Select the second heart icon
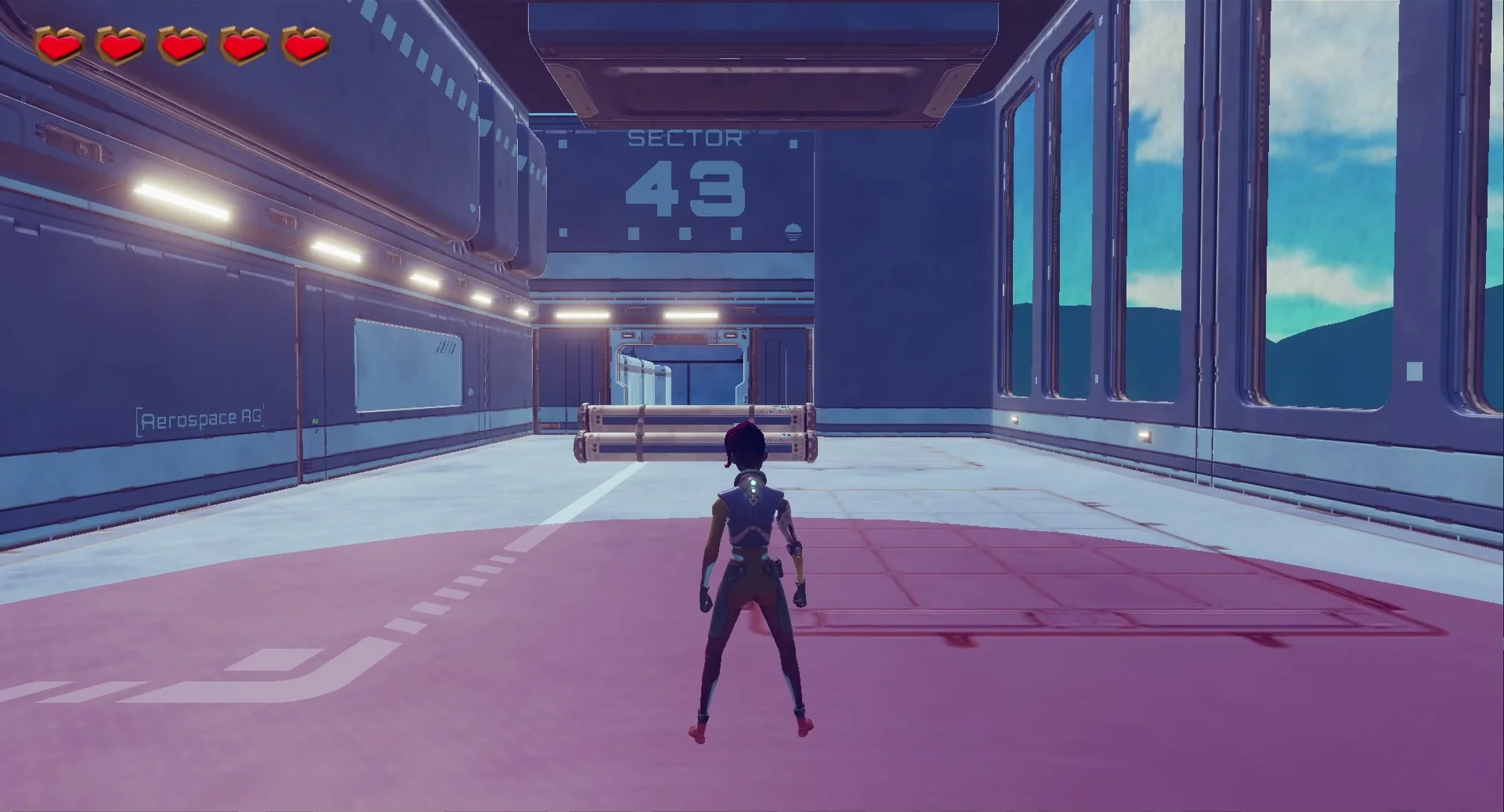This screenshot has height=812, width=1504. (x=119, y=45)
